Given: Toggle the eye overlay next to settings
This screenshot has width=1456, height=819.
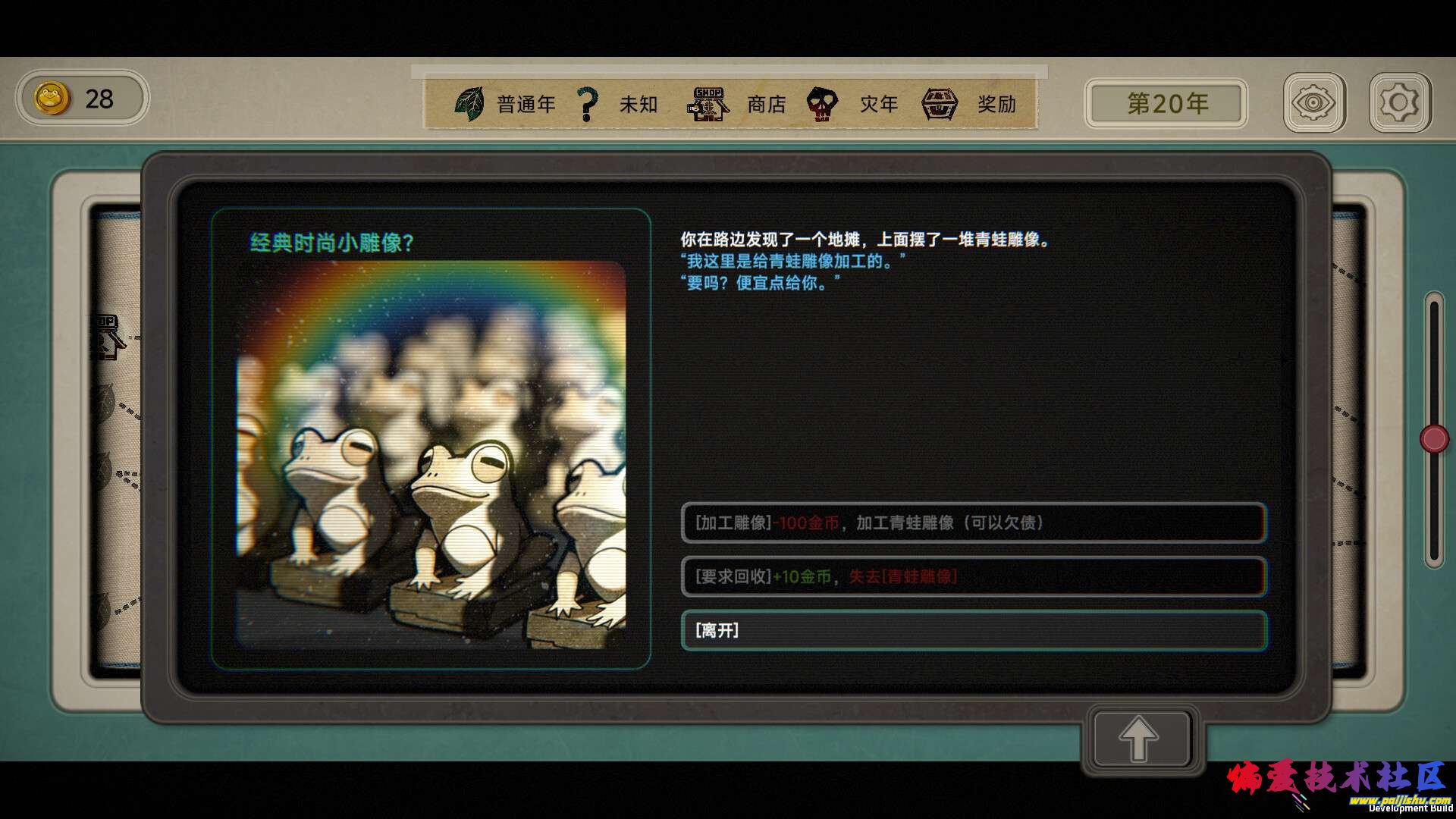Looking at the screenshot, I should coord(1315,102).
